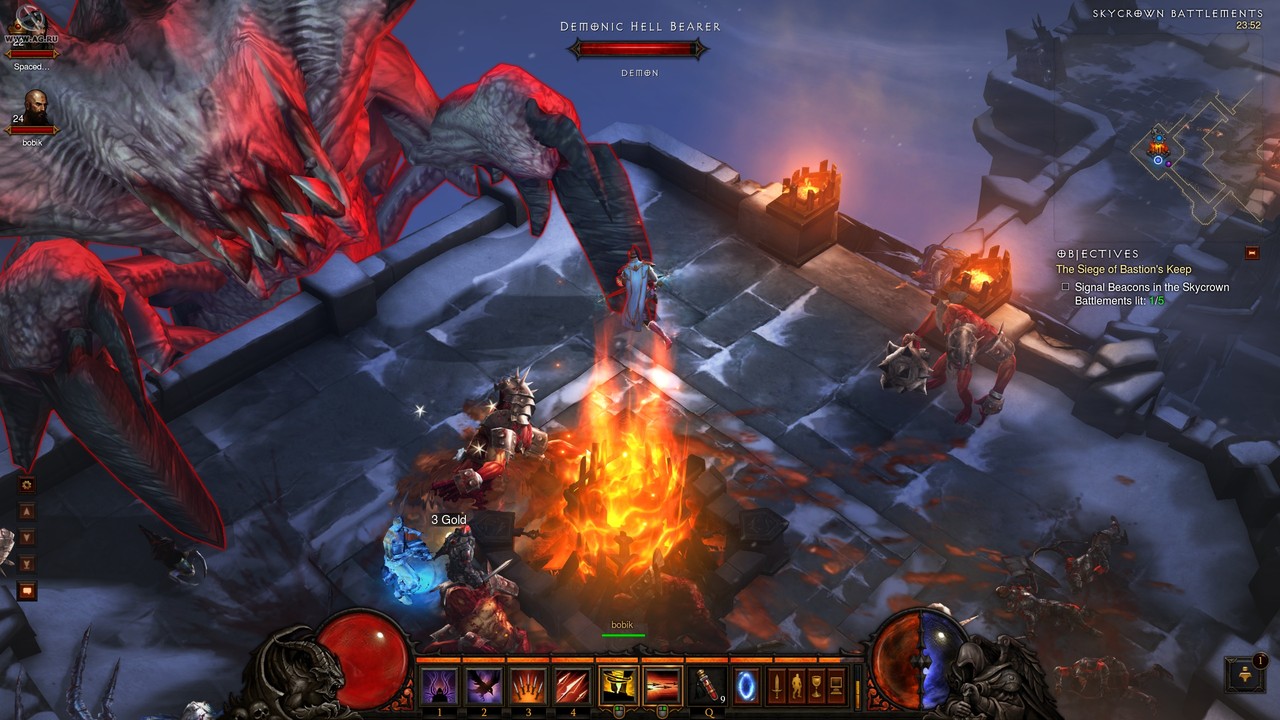Trigger the red slashing arrows skill
Screen dimensions: 1280x720
point(574,687)
